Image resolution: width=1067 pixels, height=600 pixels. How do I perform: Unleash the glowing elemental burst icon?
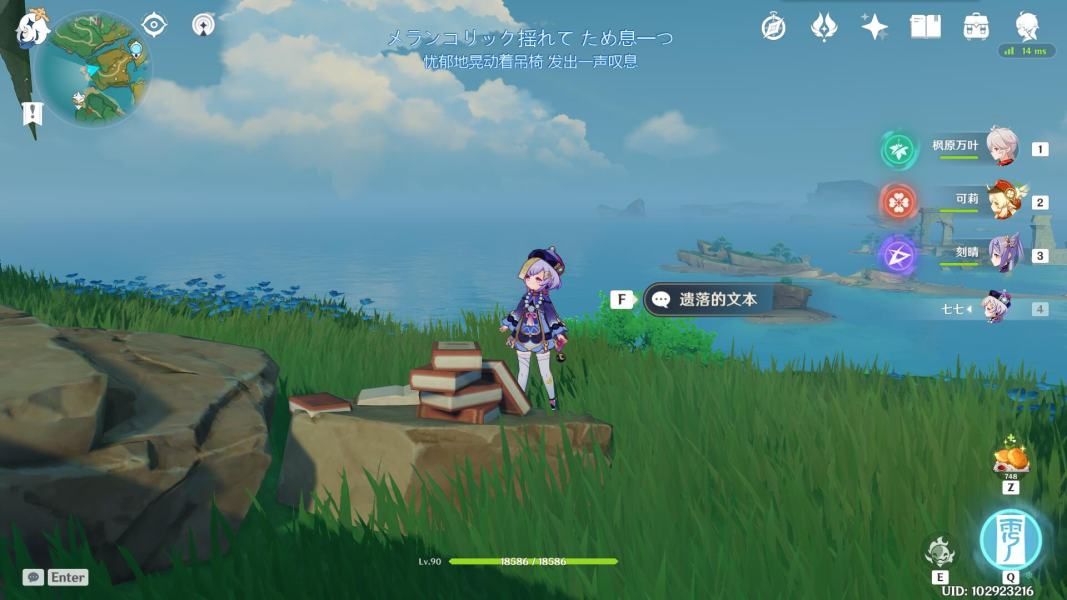tap(1010, 539)
